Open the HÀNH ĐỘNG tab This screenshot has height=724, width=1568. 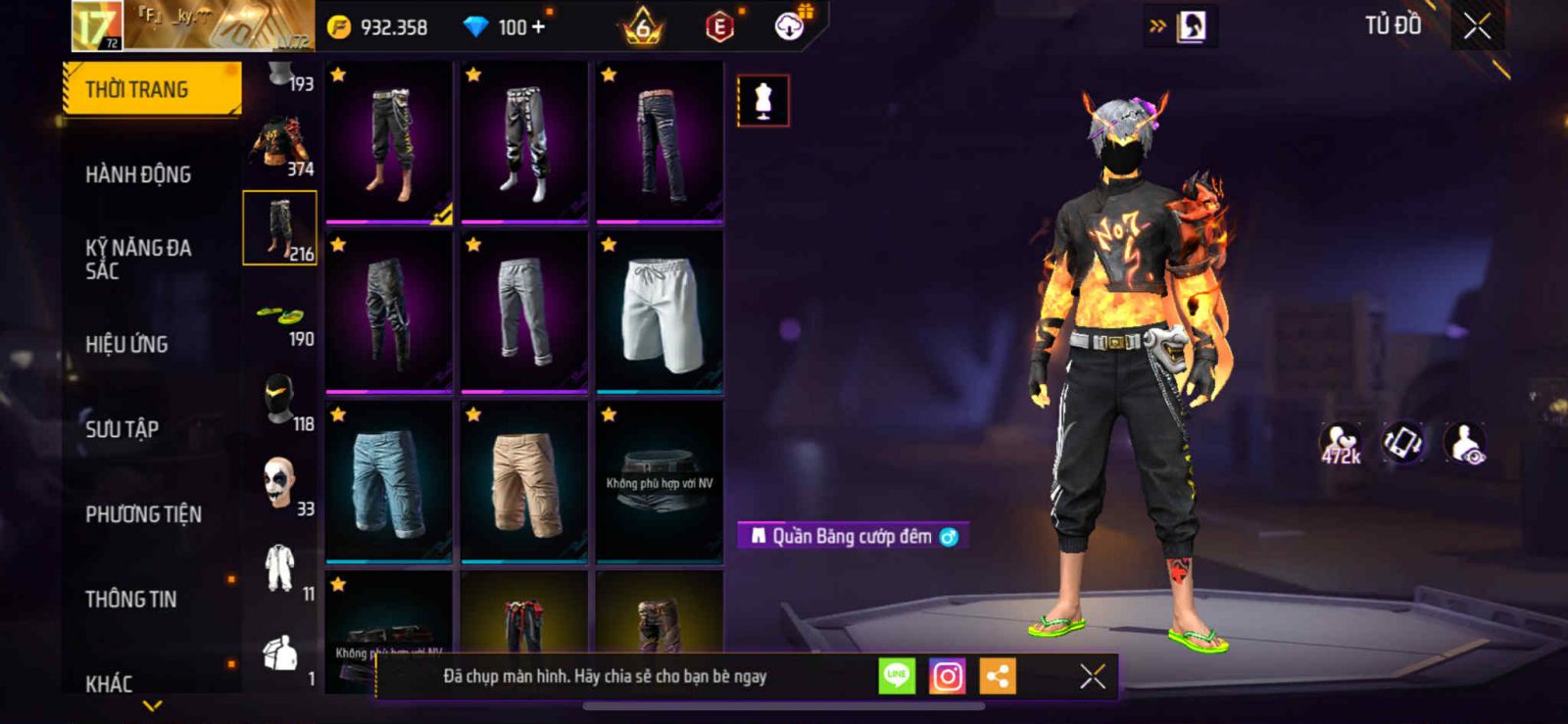point(138,174)
